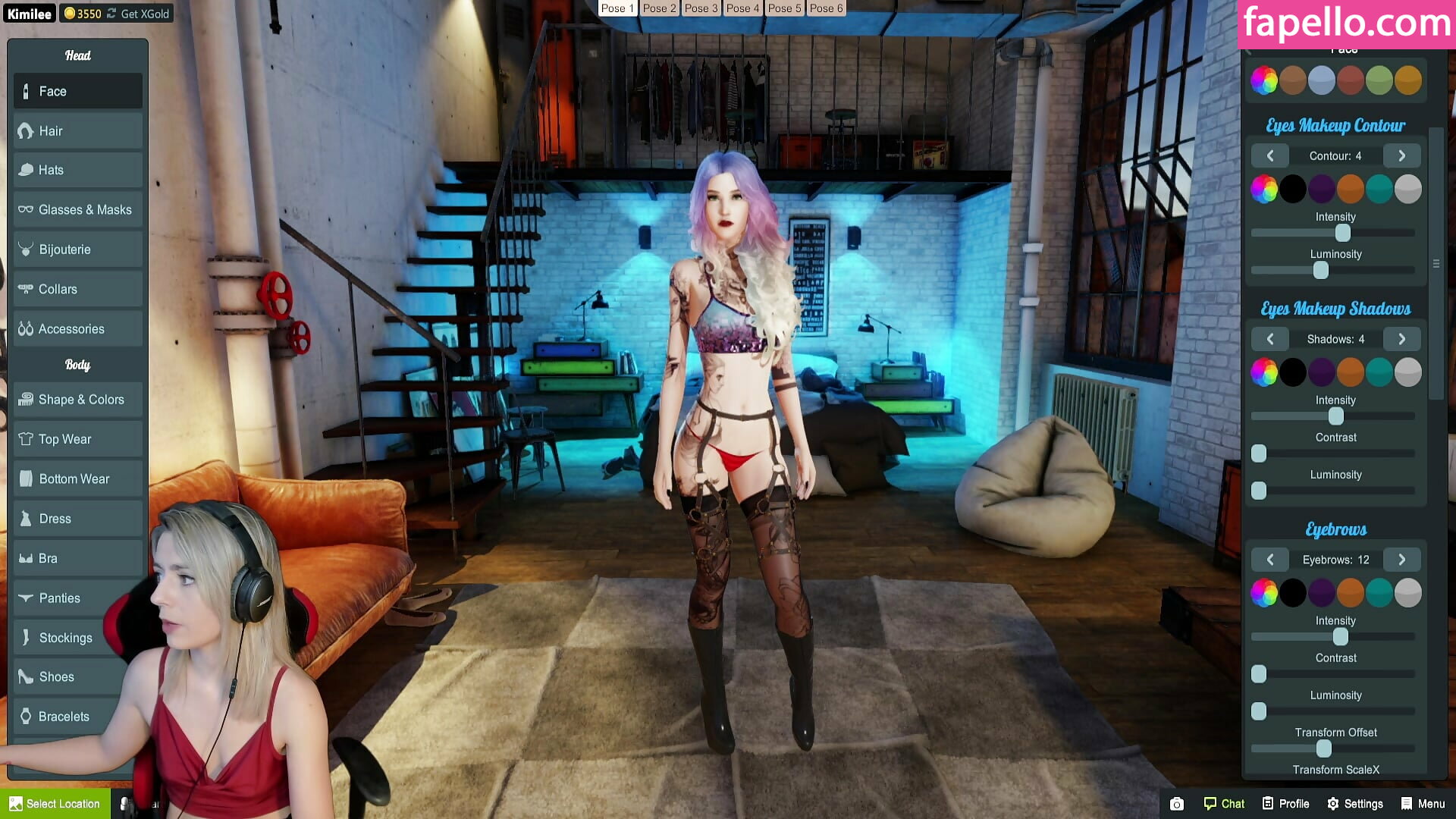Click Get XGold button

(144, 14)
